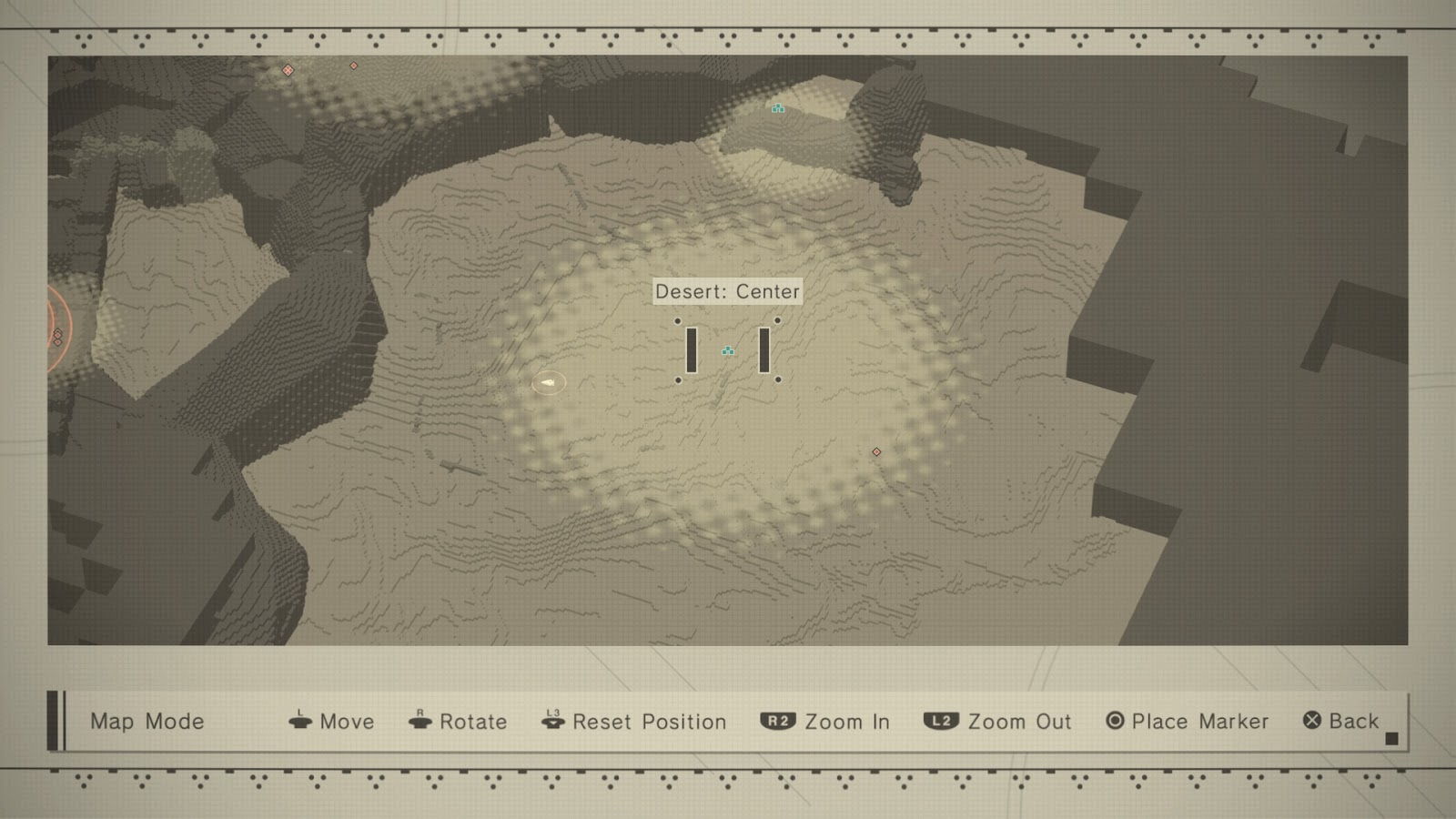
Task: Click the teal unit marker between the pillars
Action: tap(728, 349)
